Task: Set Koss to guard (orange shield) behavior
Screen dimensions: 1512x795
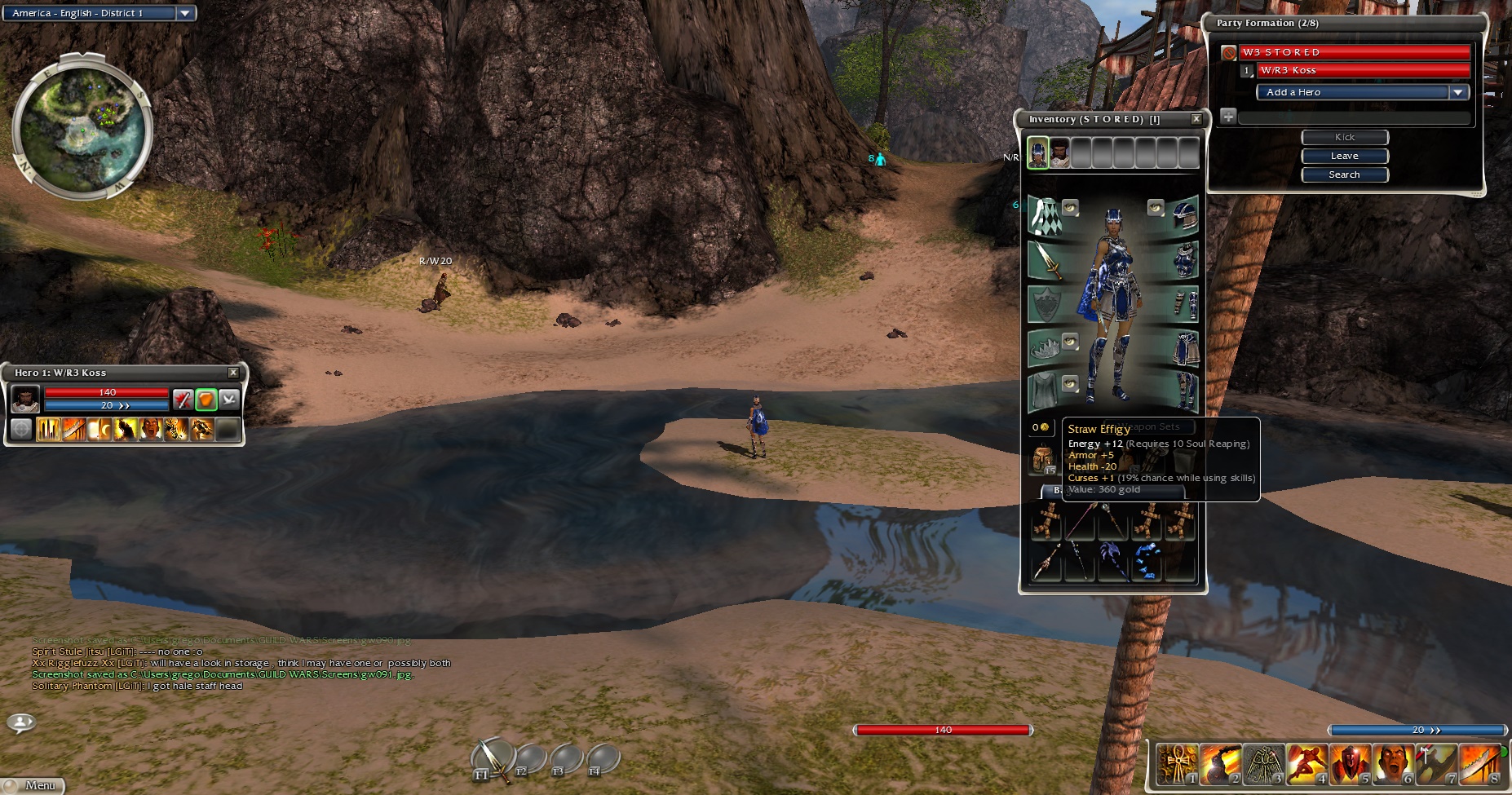Action: tap(206, 400)
